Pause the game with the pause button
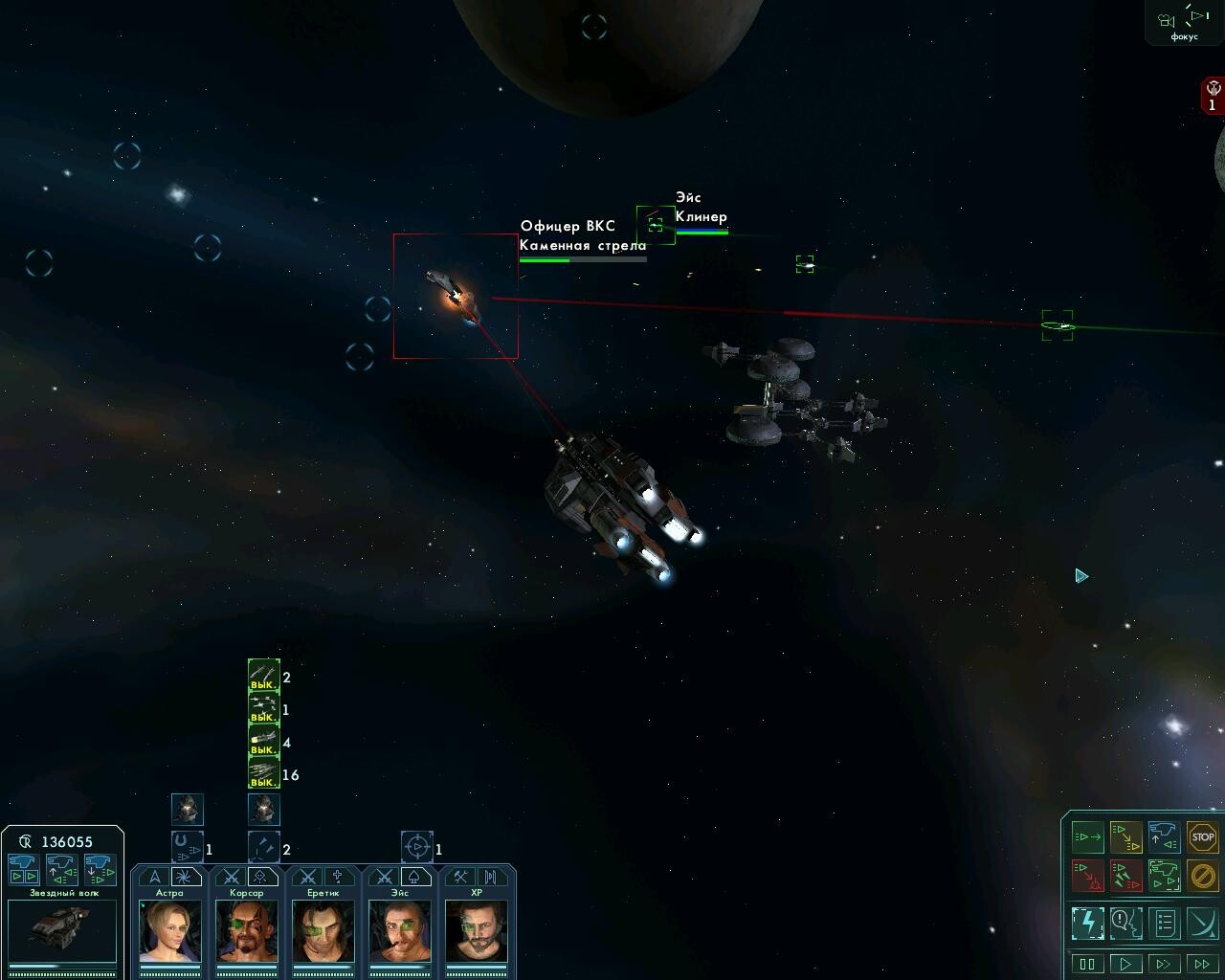Screen dimensions: 1225x980 point(1088,963)
